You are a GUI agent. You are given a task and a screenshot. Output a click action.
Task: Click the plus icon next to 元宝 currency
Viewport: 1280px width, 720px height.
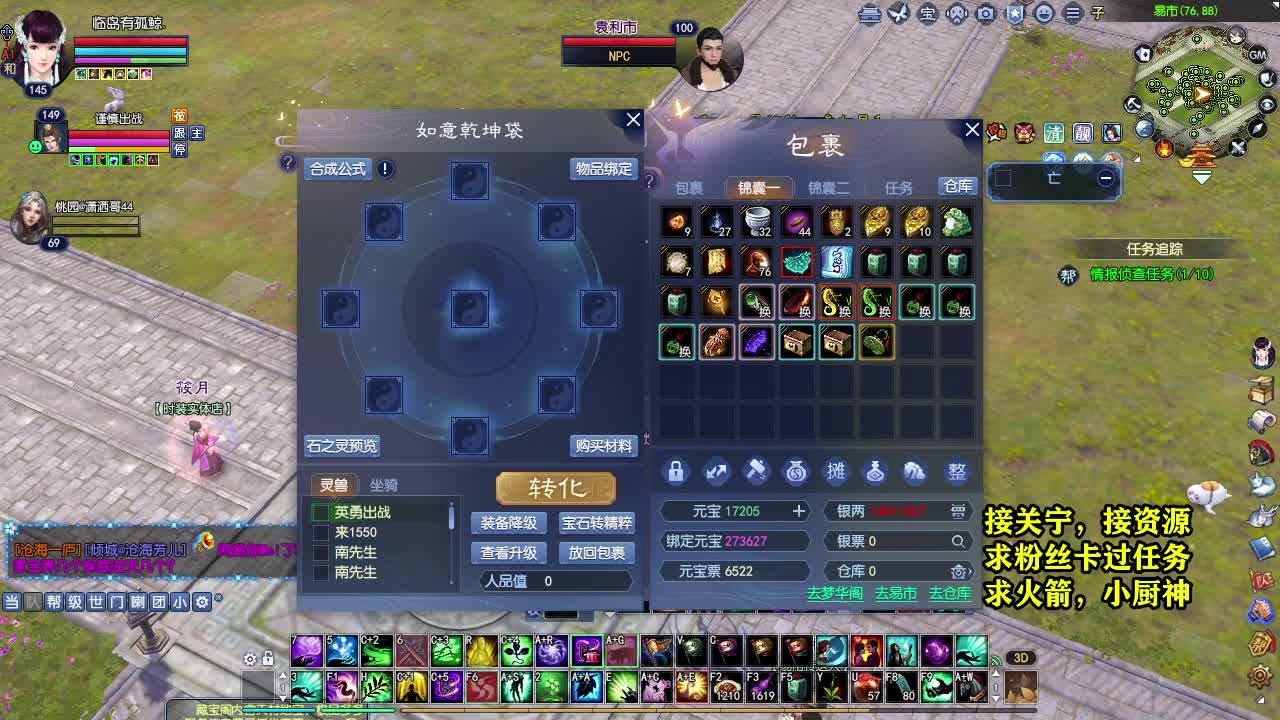coord(800,511)
